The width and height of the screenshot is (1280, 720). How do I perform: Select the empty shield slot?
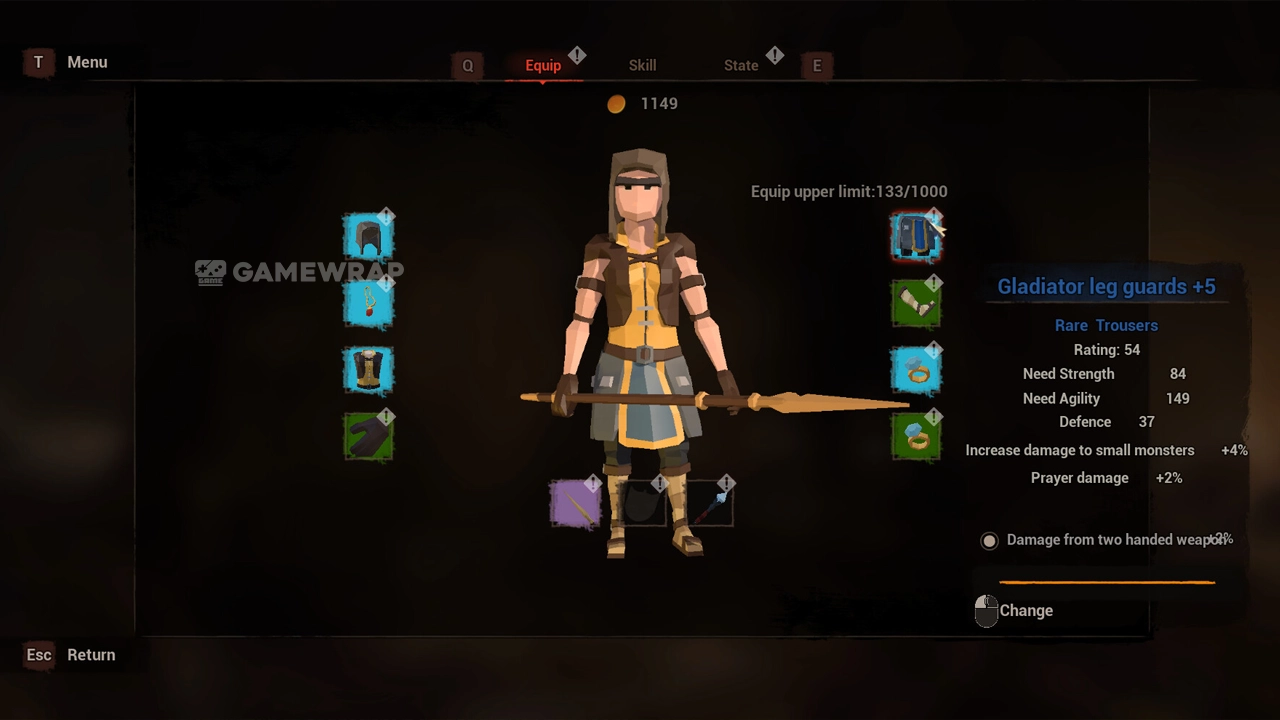(641, 503)
